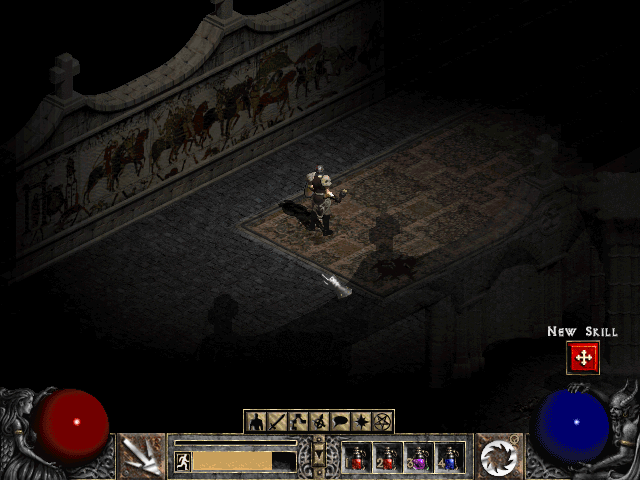Open the pentagram icon in the mini panel
Viewport: 640px width, 480px height.
tap(383, 421)
